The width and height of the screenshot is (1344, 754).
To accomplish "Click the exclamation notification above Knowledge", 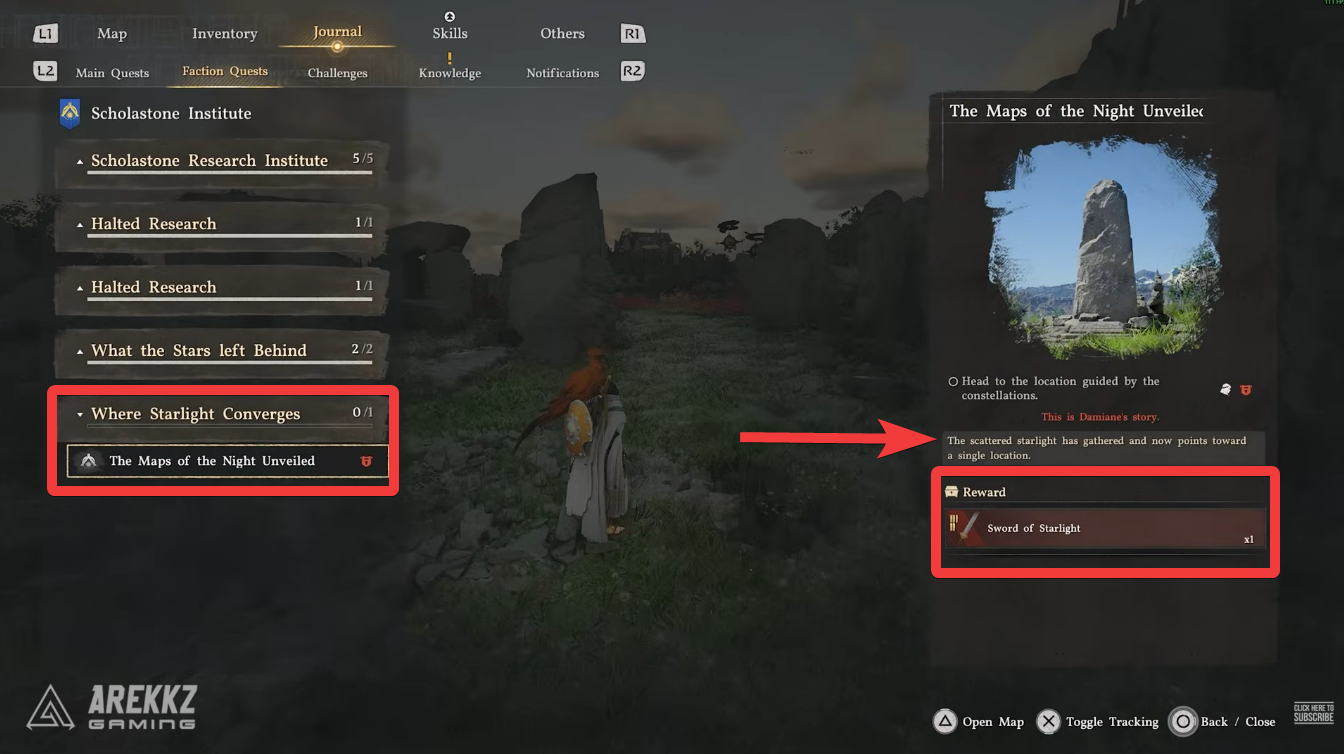I will 449,58.
